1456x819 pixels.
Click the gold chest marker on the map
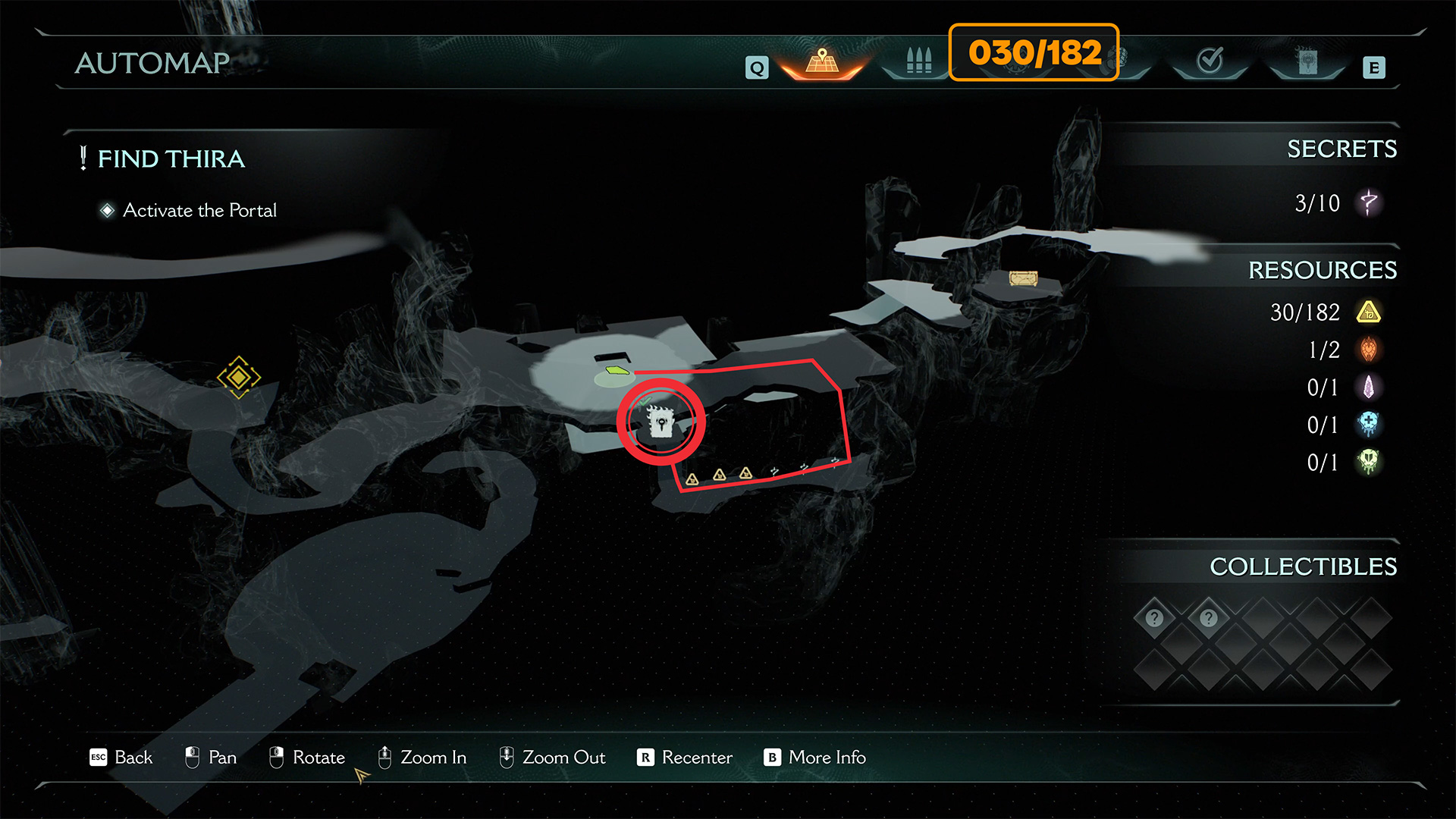1023,278
